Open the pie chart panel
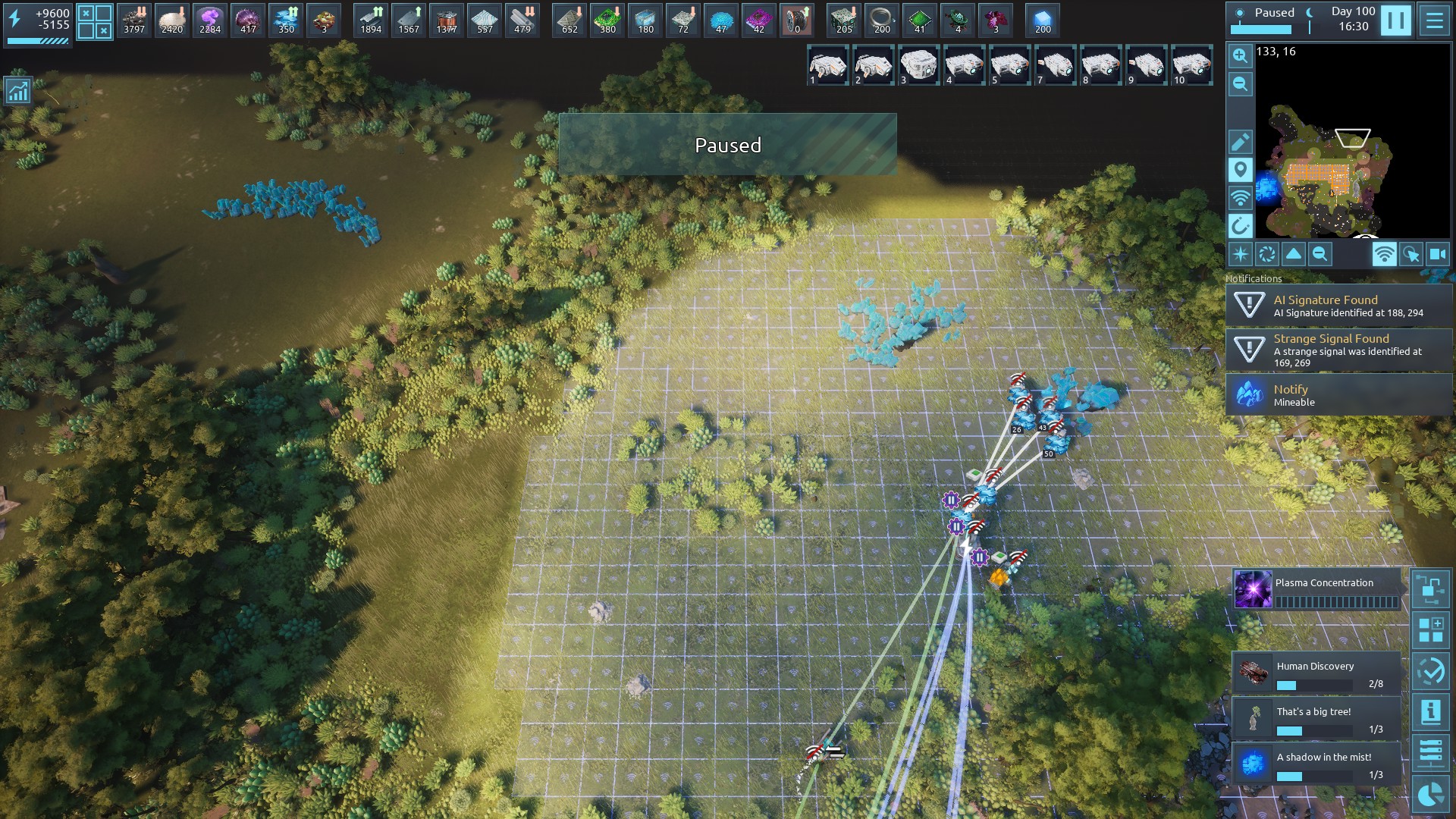 [1430, 795]
